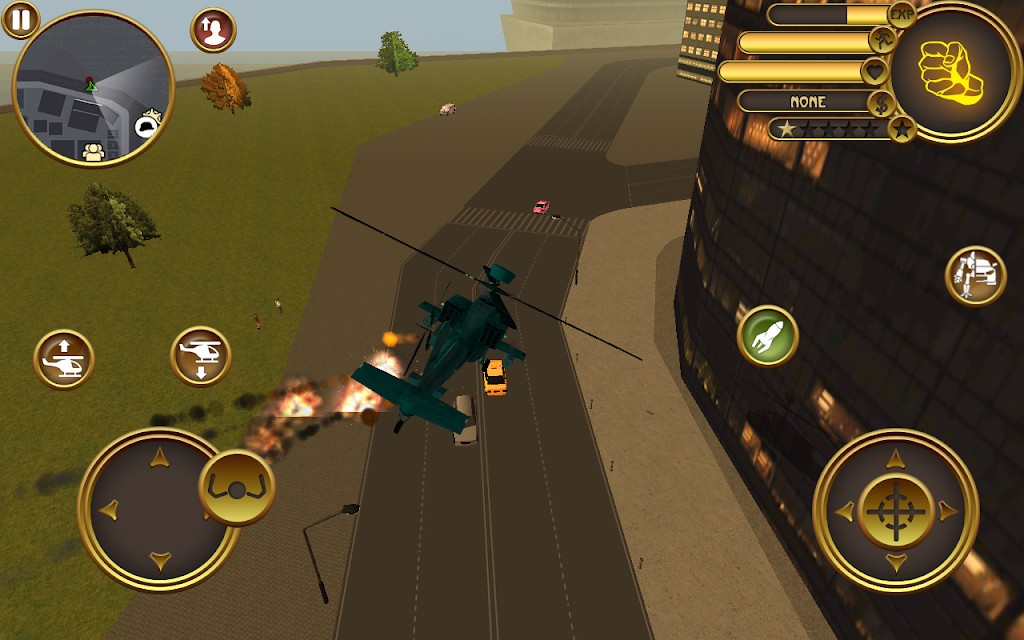
Task: Lower the helicopter with descend button
Action: coord(201,357)
